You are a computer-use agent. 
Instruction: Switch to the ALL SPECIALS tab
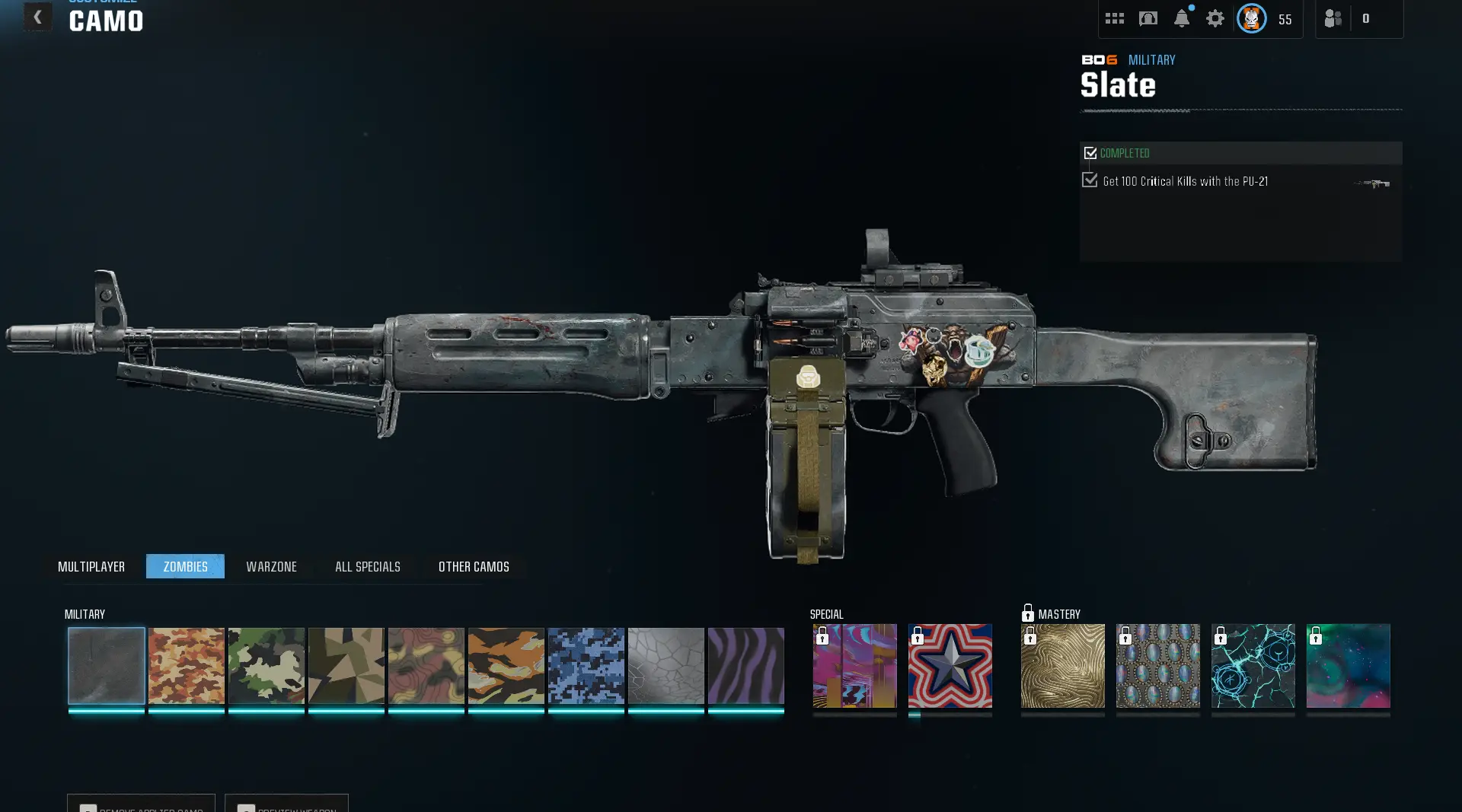coord(367,566)
